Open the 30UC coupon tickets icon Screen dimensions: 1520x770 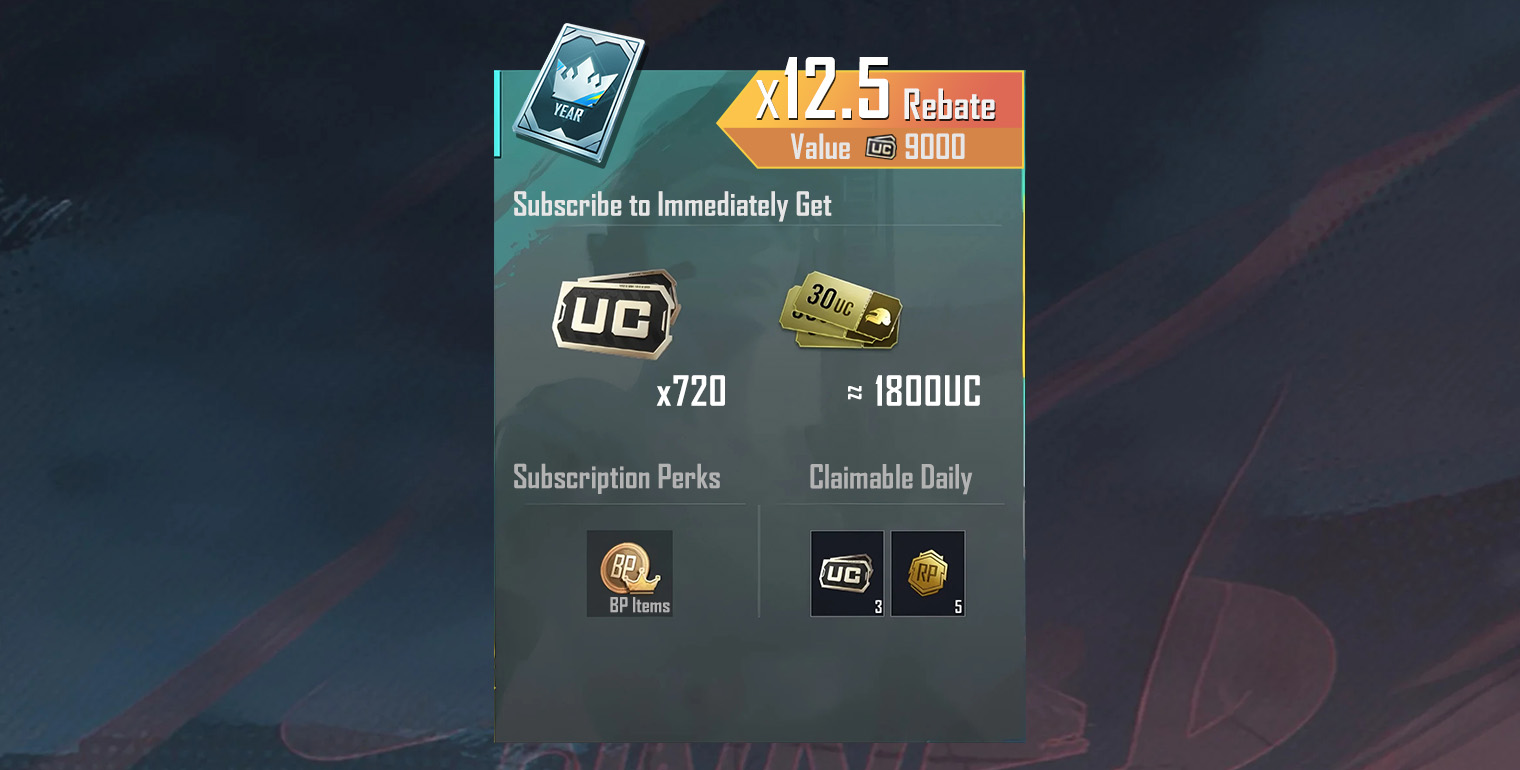coord(840,315)
